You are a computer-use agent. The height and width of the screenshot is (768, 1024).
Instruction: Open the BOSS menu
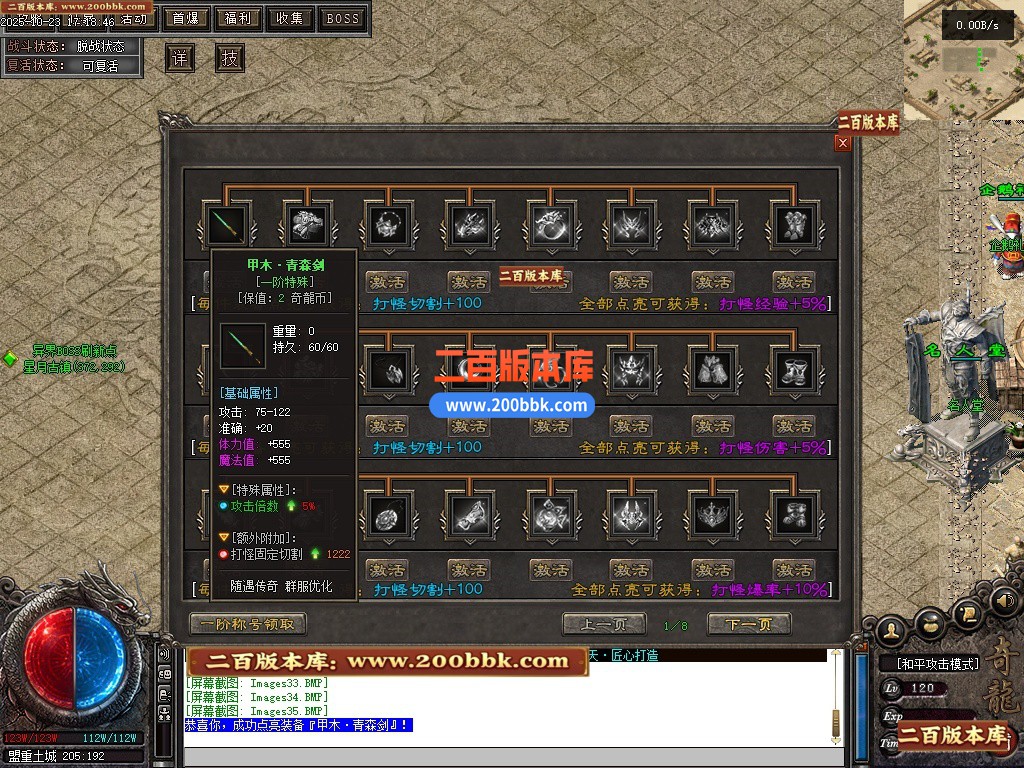click(343, 18)
